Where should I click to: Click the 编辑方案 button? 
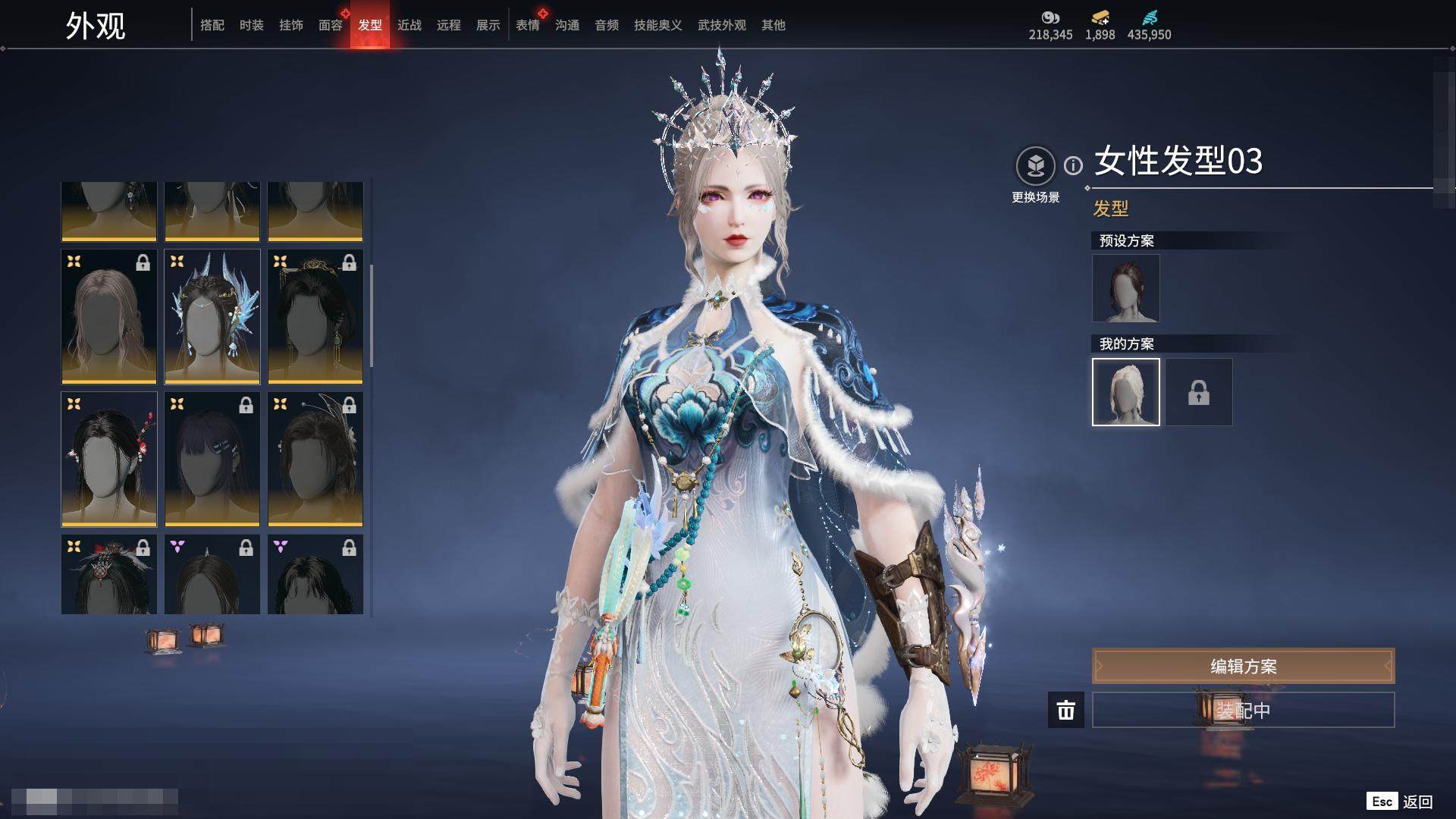[1243, 667]
